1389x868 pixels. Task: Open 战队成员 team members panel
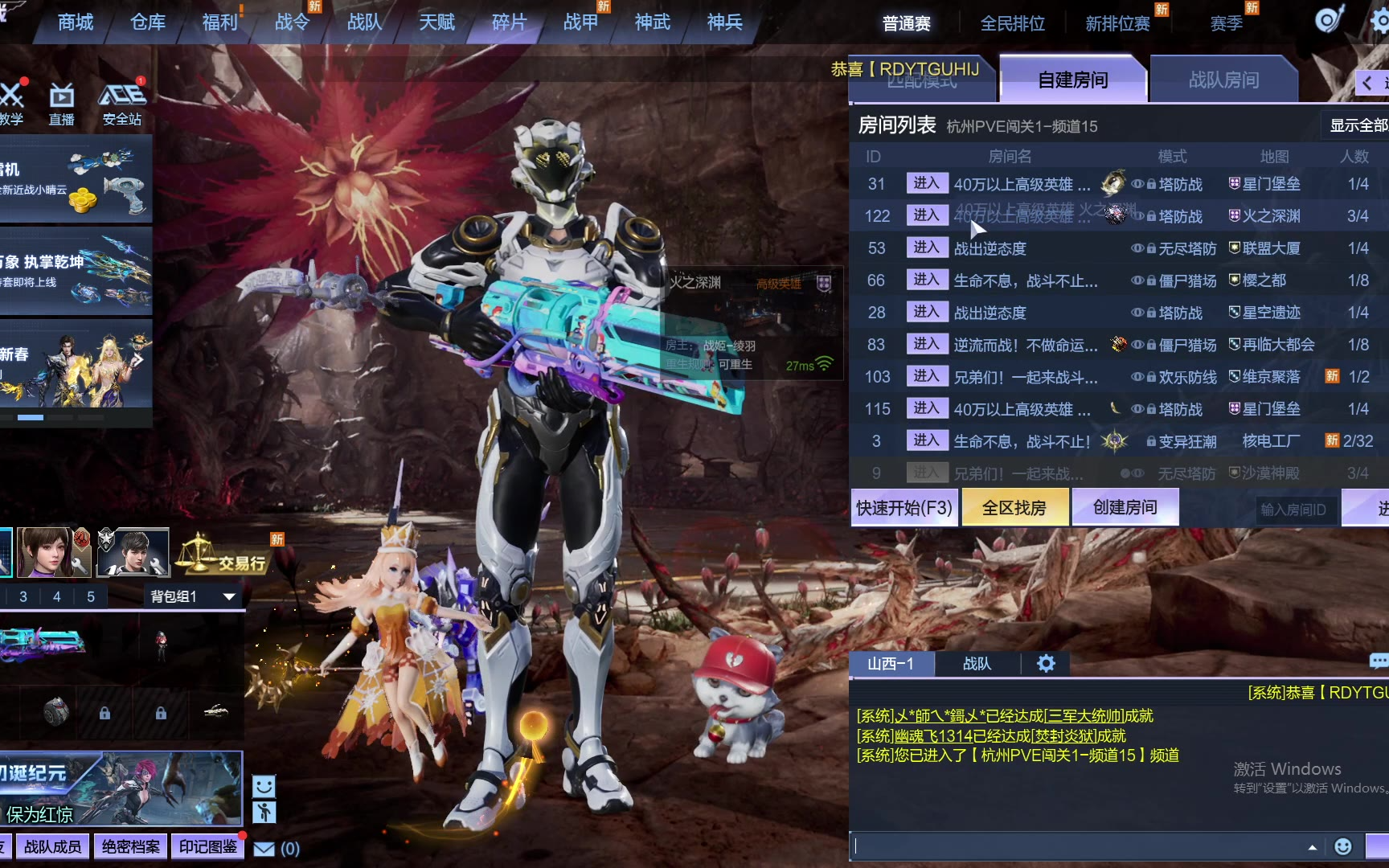(52, 846)
